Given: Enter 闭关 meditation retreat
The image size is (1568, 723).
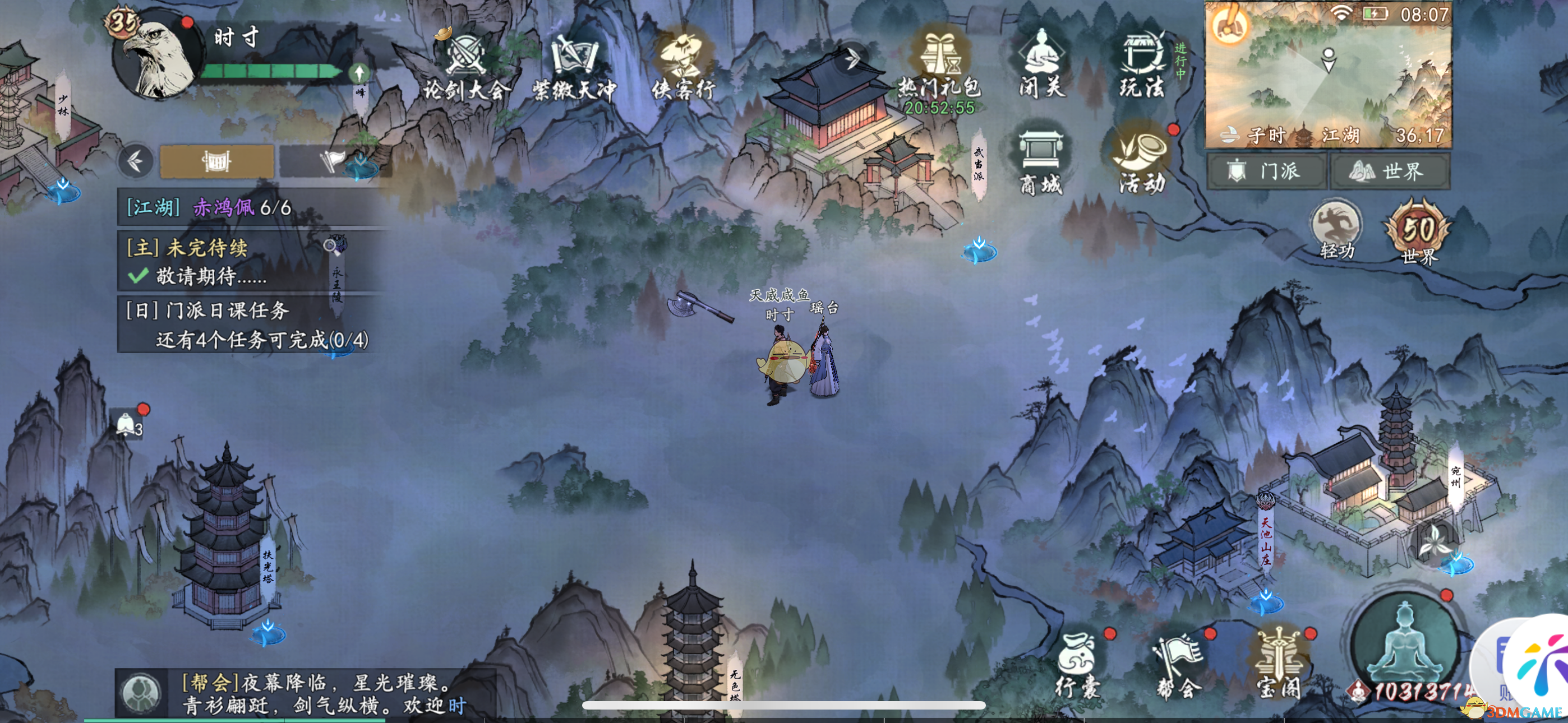Looking at the screenshot, I should pyautogui.click(x=1042, y=63).
